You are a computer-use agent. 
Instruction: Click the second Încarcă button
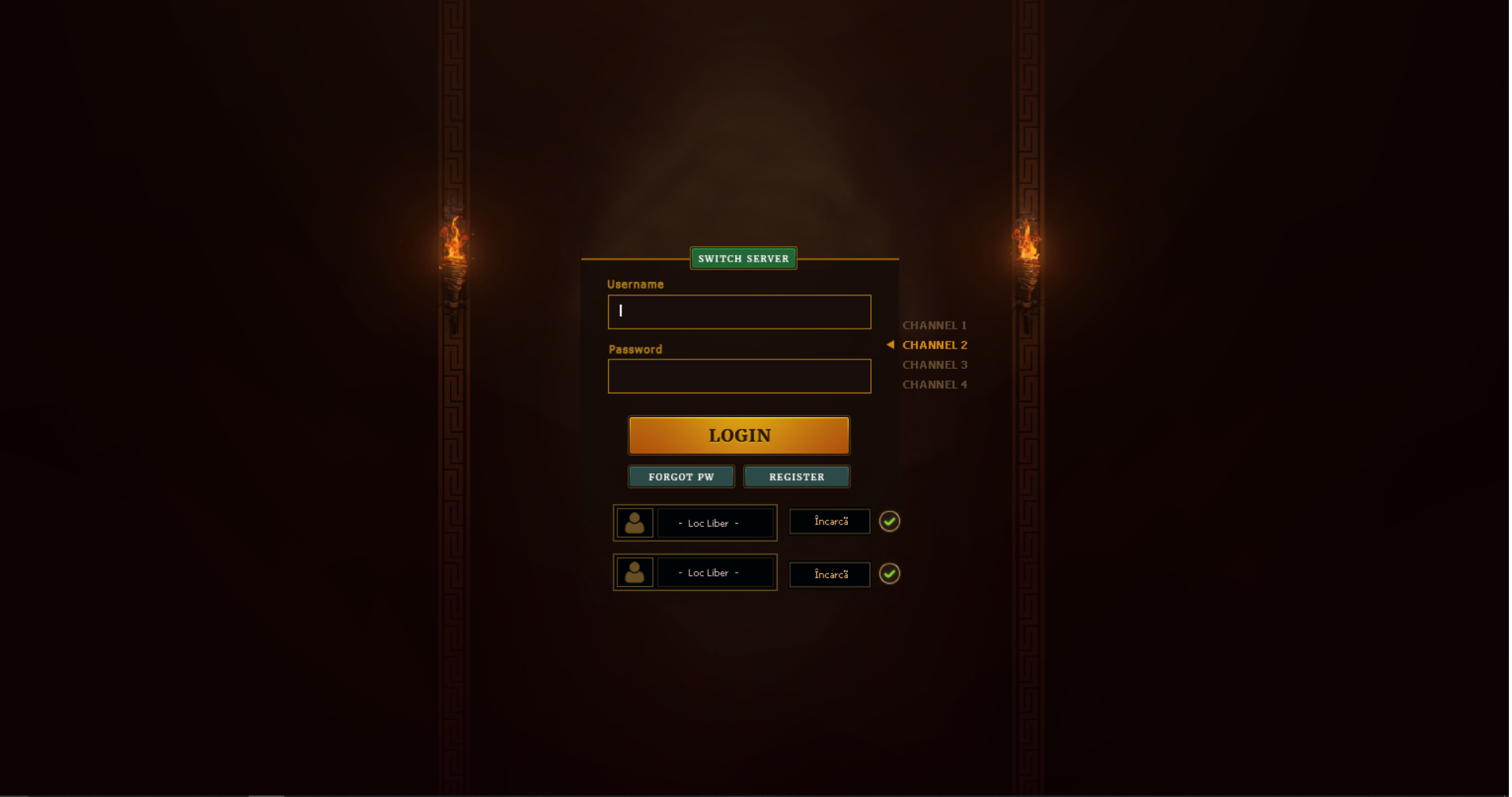click(x=829, y=574)
